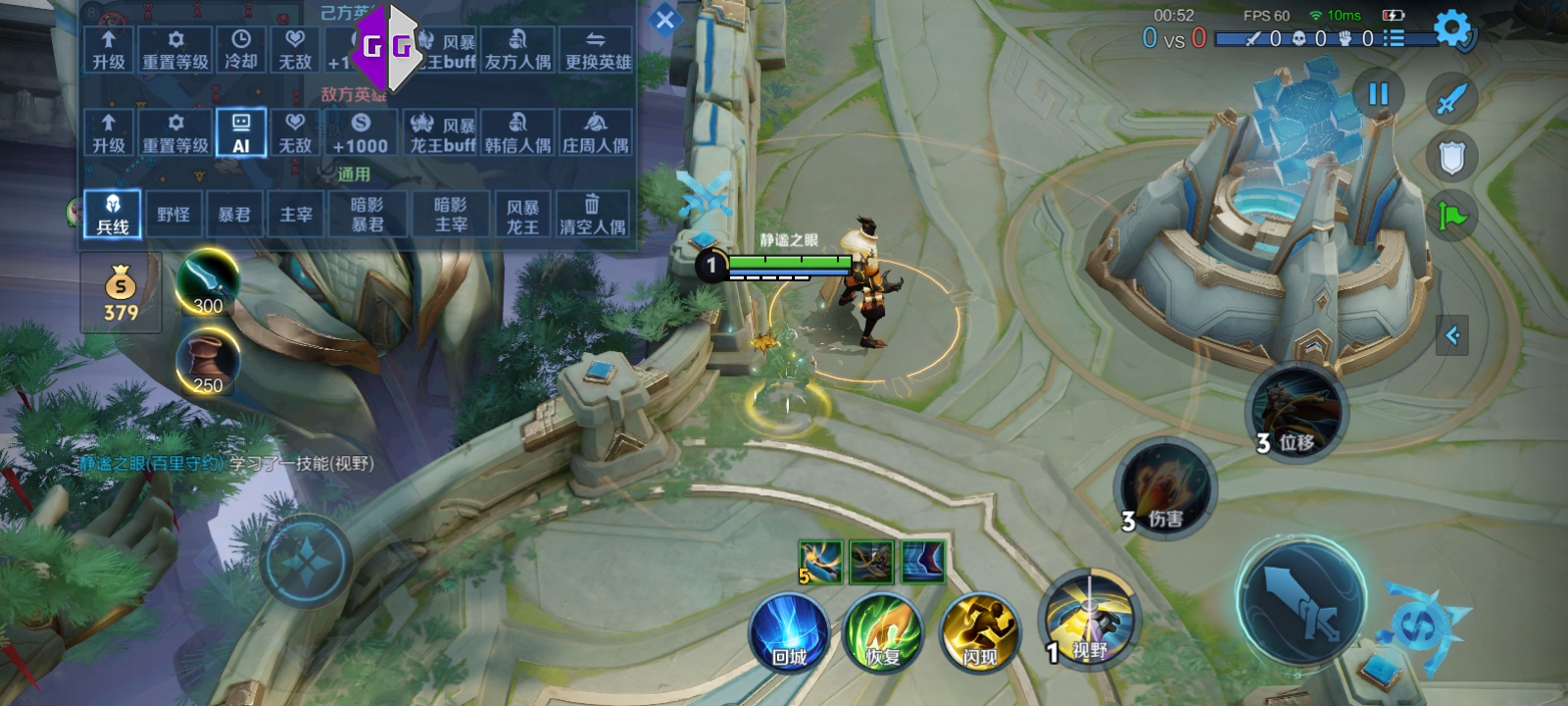The image size is (1568, 706).
Task: Add +1000 gold to enemy hero
Action: tap(360, 133)
